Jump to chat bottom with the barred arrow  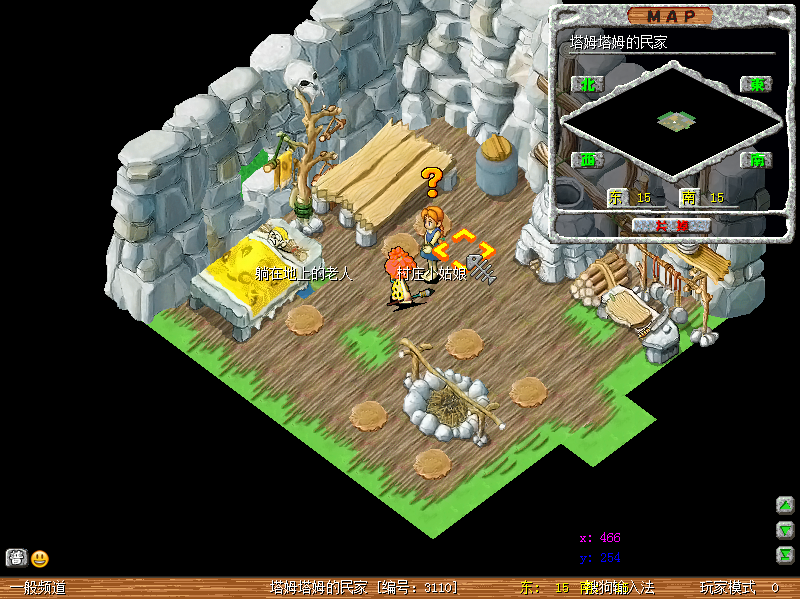[785, 555]
